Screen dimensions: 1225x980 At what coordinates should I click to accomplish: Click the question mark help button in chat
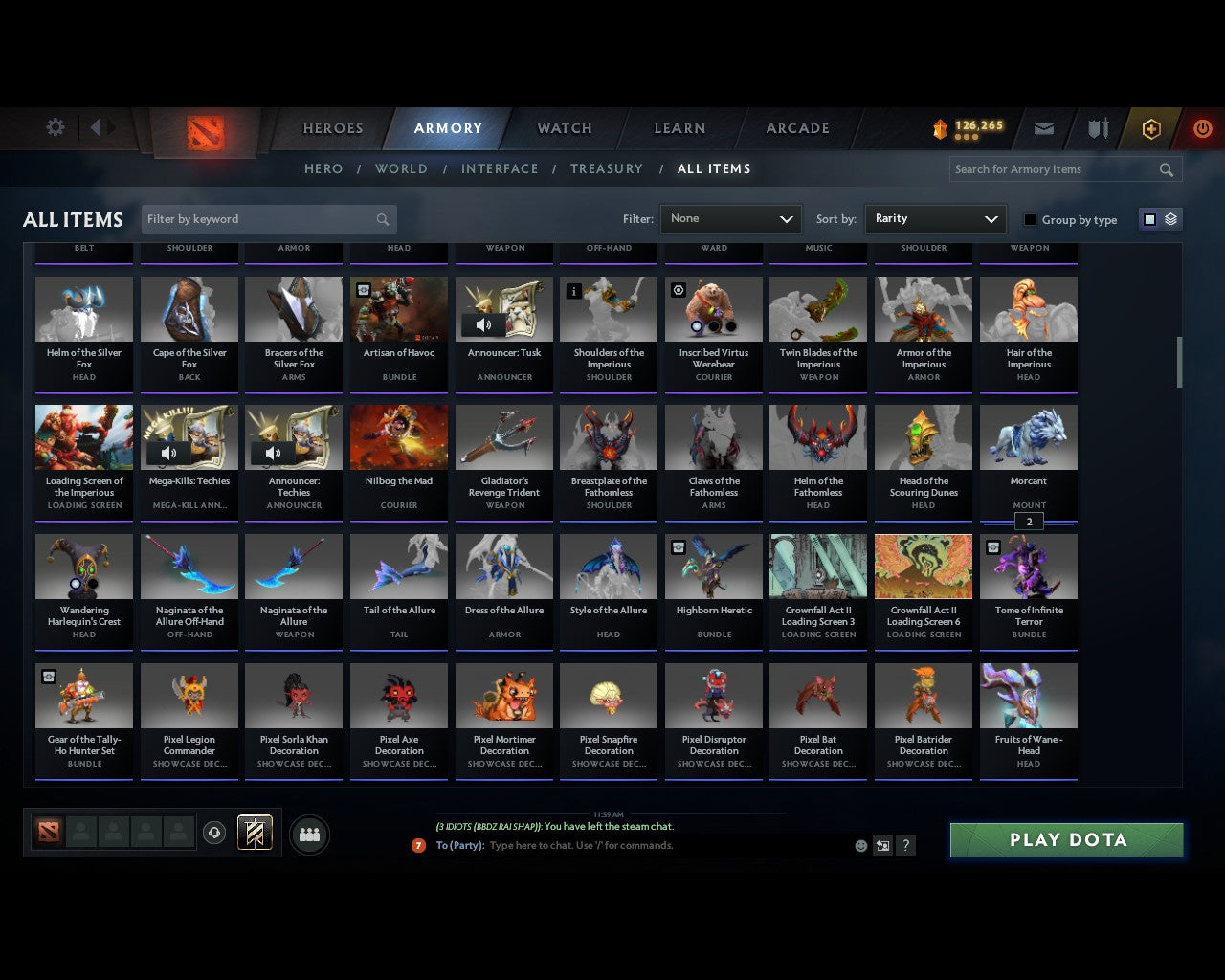905,846
